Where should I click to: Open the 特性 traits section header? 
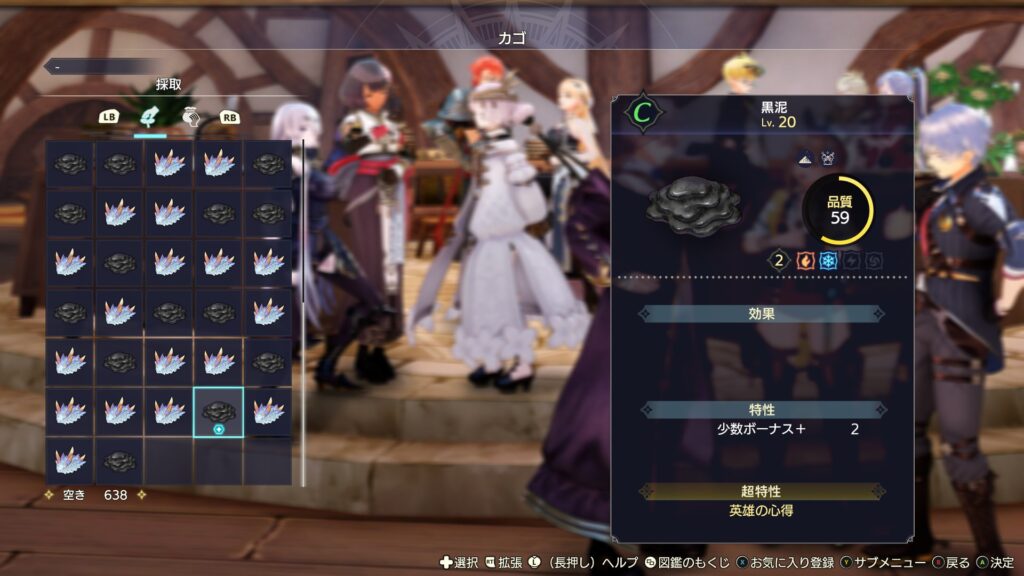click(x=762, y=409)
